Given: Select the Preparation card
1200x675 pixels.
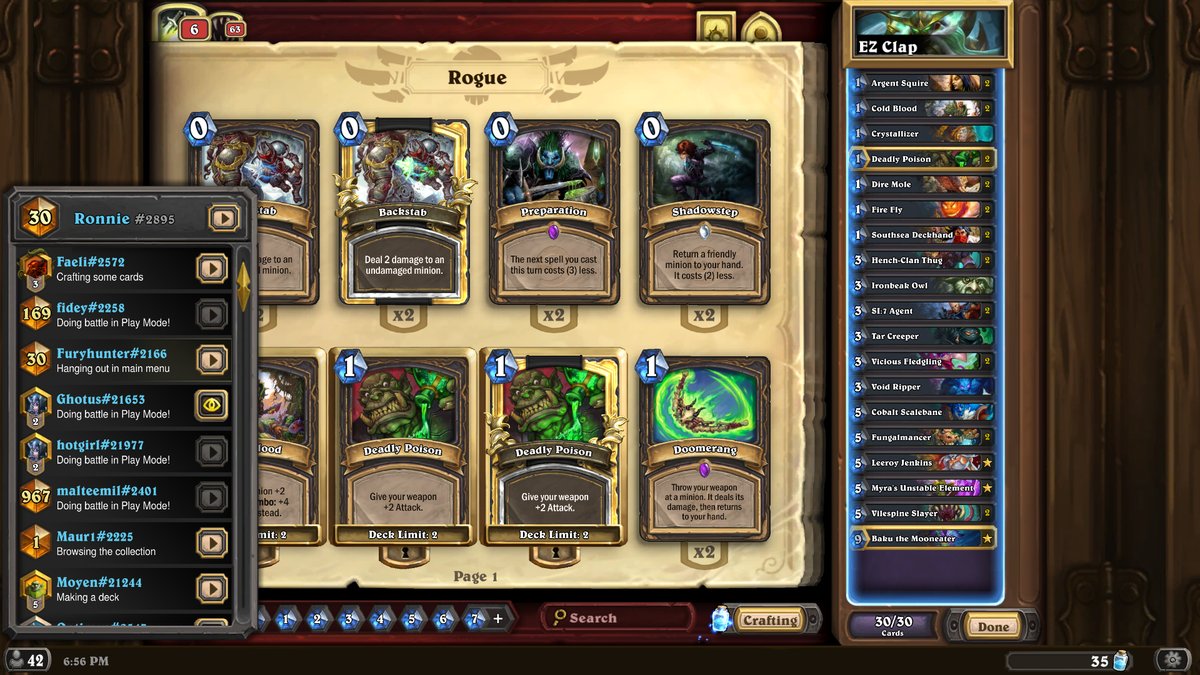Looking at the screenshot, I should [x=553, y=212].
